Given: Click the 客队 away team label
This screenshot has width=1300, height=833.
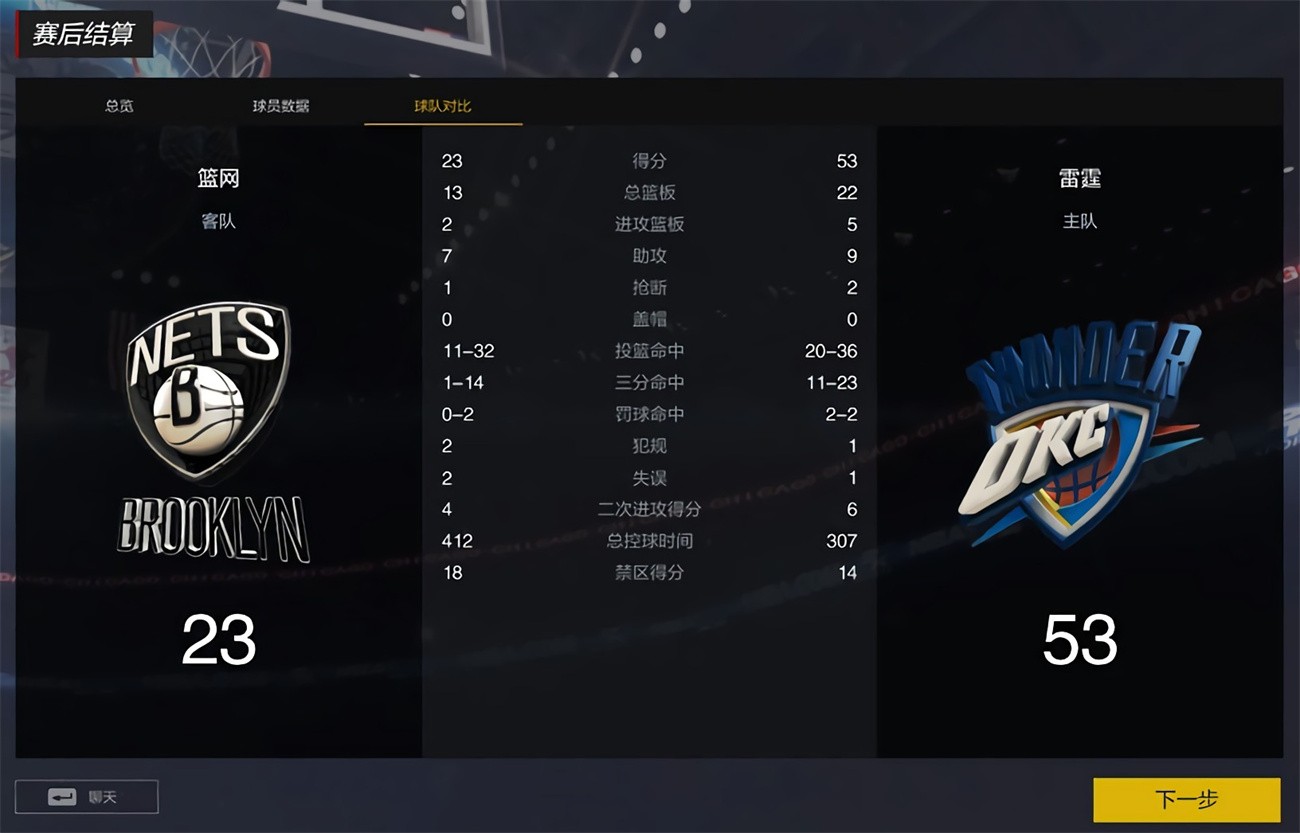Looking at the screenshot, I should (219, 221).
